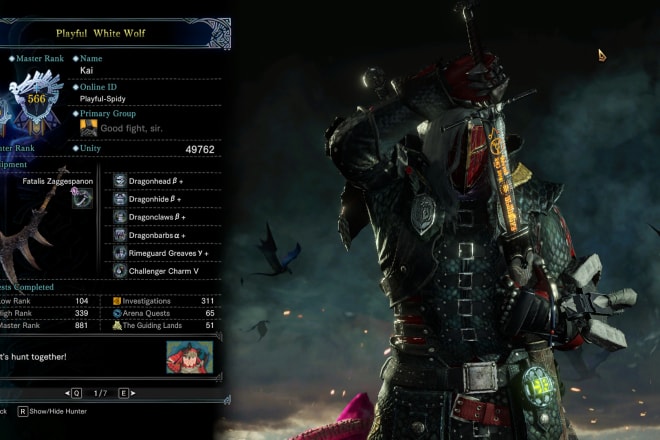Image resolution: width=660 pixels, height=440 pixels.
Task: Open the guild card pose thumbnail
Action: [190, 357]
